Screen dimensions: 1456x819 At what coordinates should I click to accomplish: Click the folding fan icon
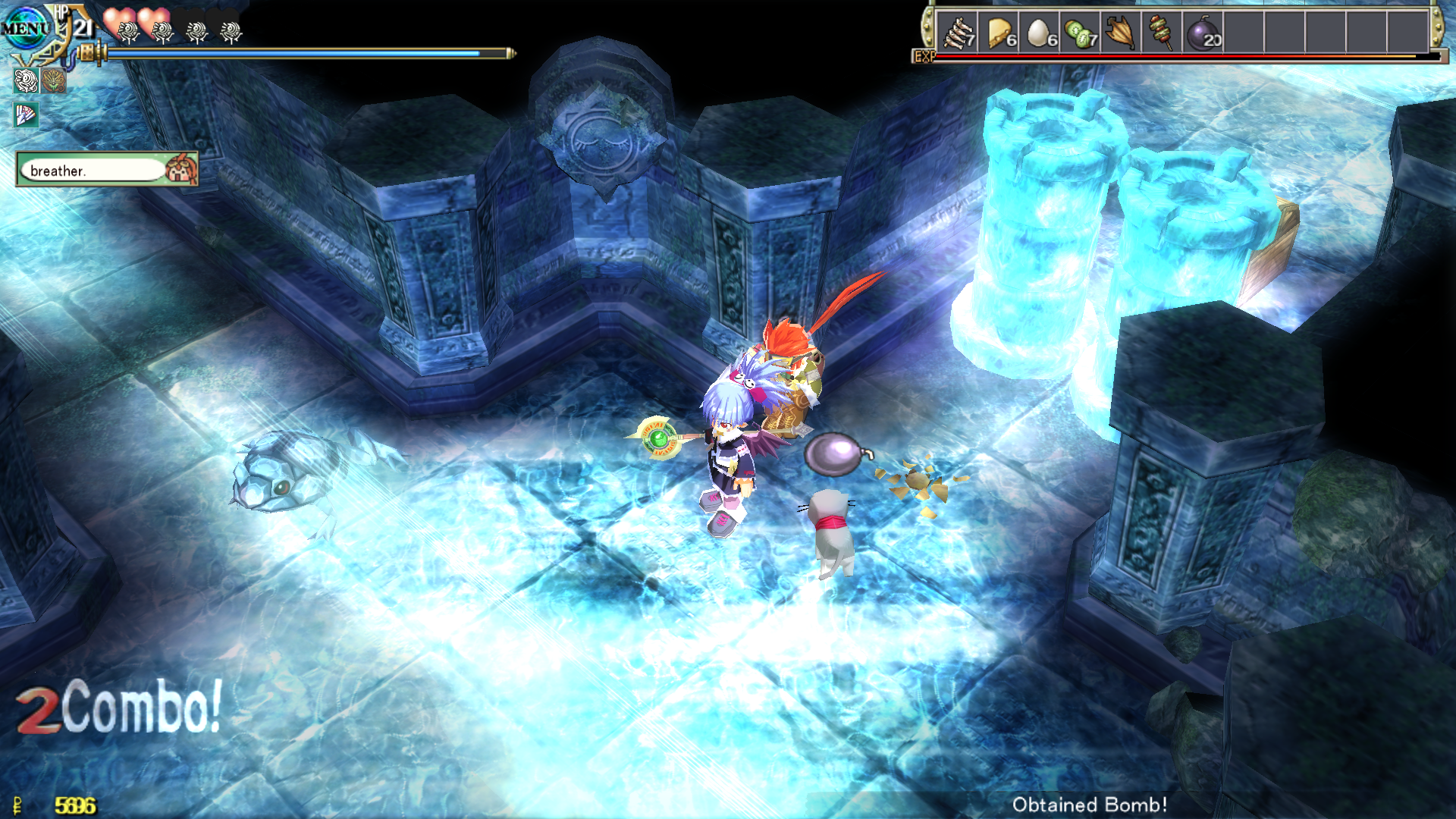click(26, 115)
